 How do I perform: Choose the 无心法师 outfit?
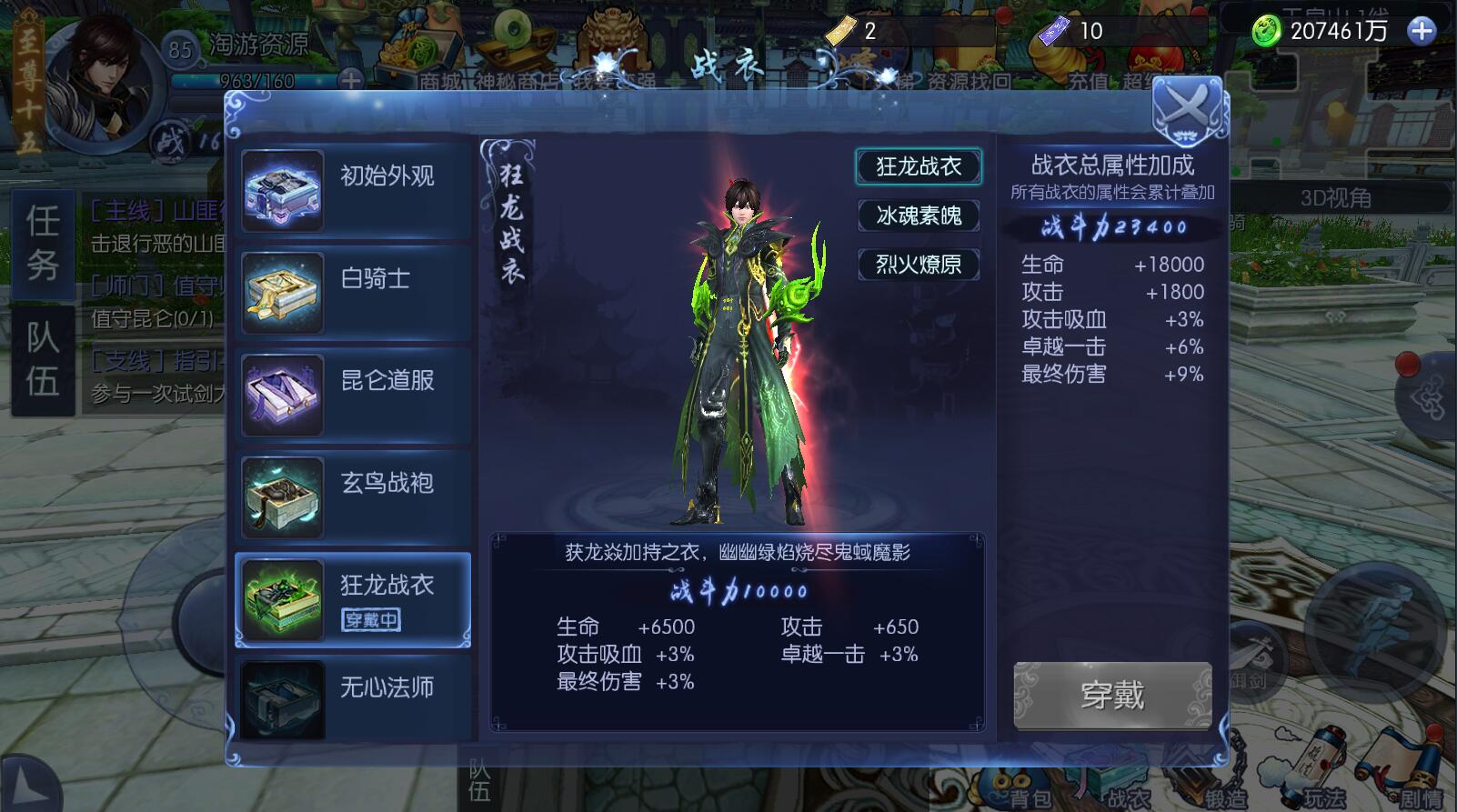[x=354, y=695]
